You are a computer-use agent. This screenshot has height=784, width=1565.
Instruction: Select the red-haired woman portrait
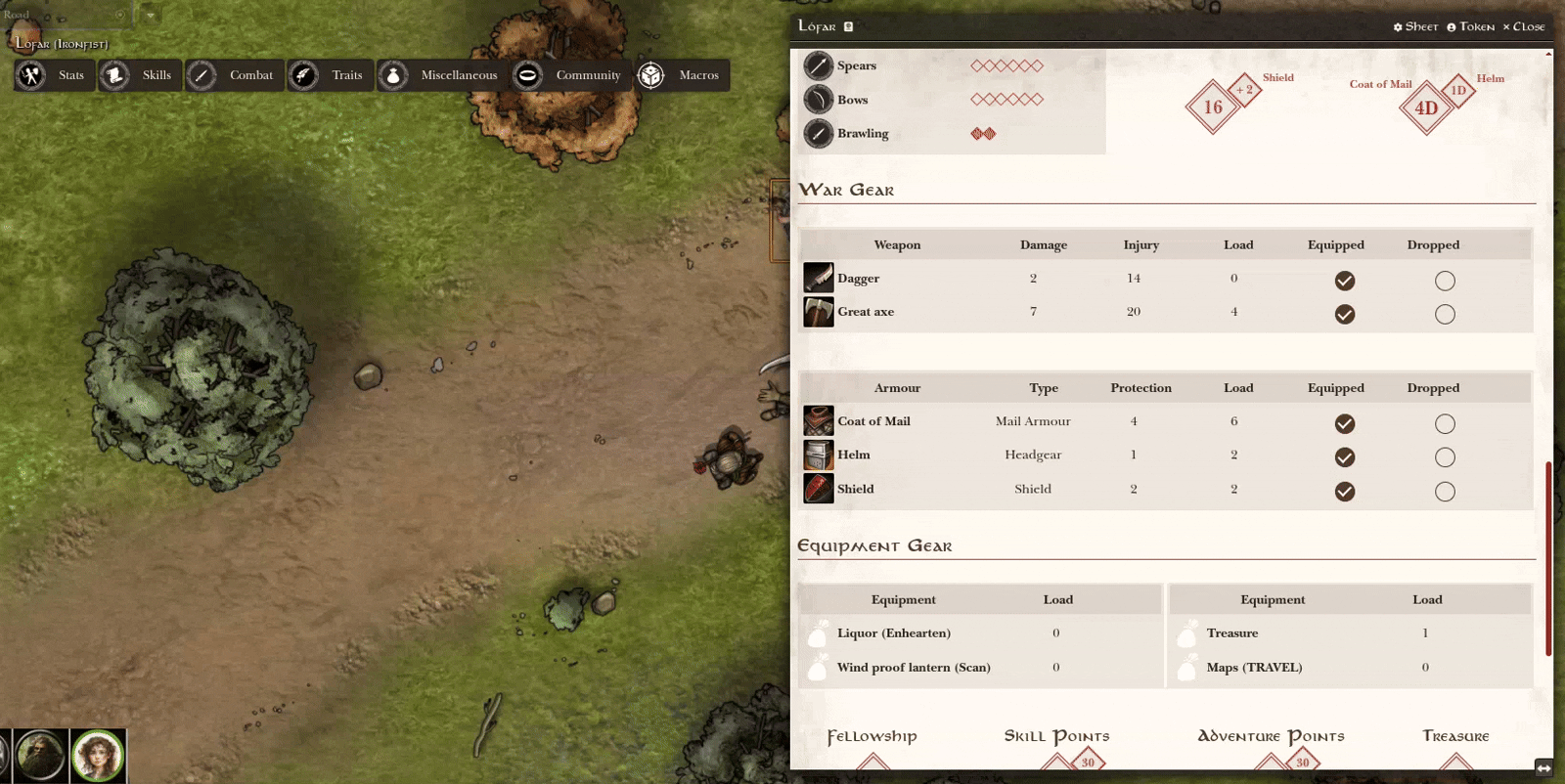click(98, 756)
